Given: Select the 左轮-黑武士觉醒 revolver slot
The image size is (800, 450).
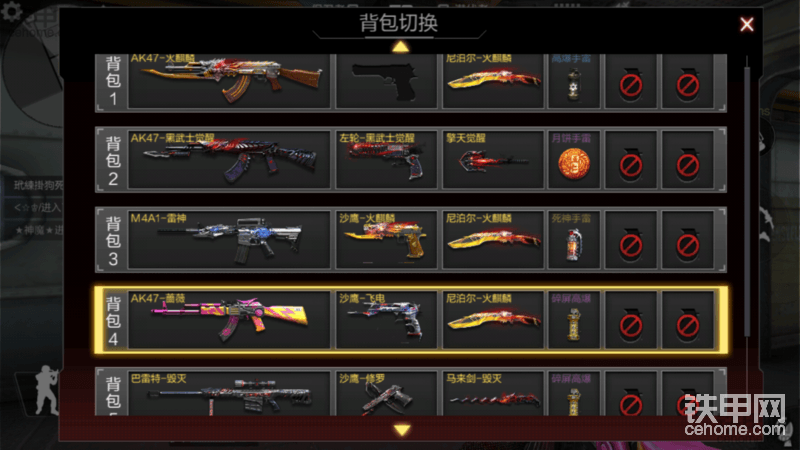Looking at the screenshot, I should click(x=387, y=157).
